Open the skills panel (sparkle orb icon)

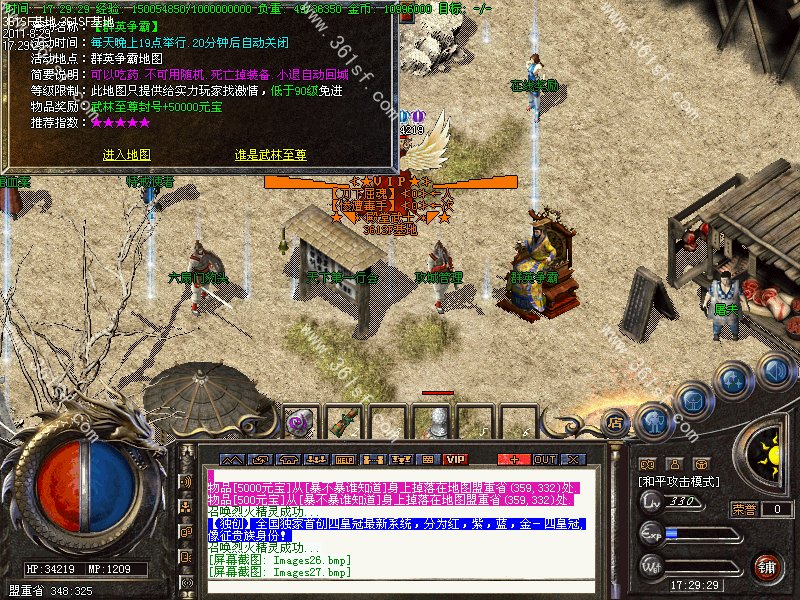point(733,380)
